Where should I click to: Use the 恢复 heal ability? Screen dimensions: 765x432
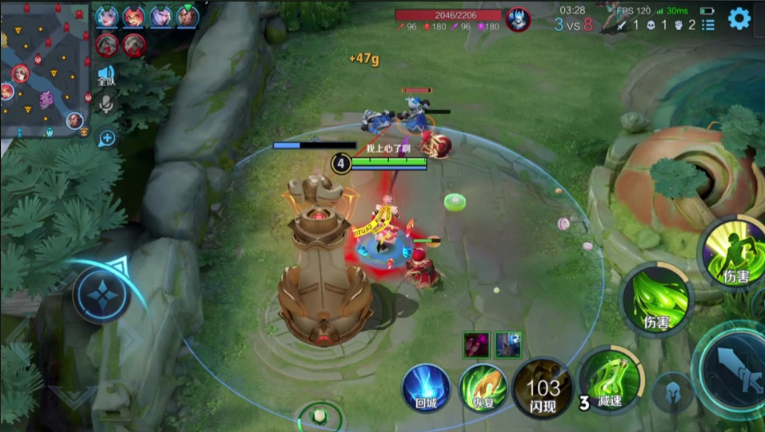tap(483, 388)
